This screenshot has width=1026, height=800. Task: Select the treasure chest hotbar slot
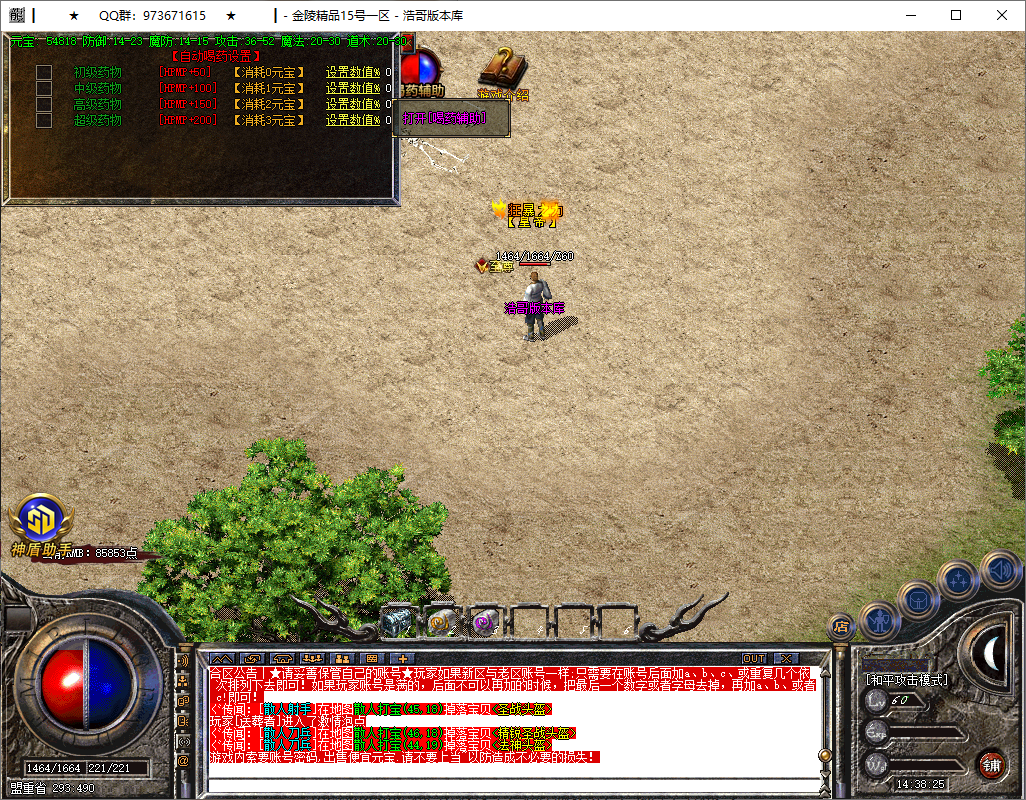[x=397, y=622]
